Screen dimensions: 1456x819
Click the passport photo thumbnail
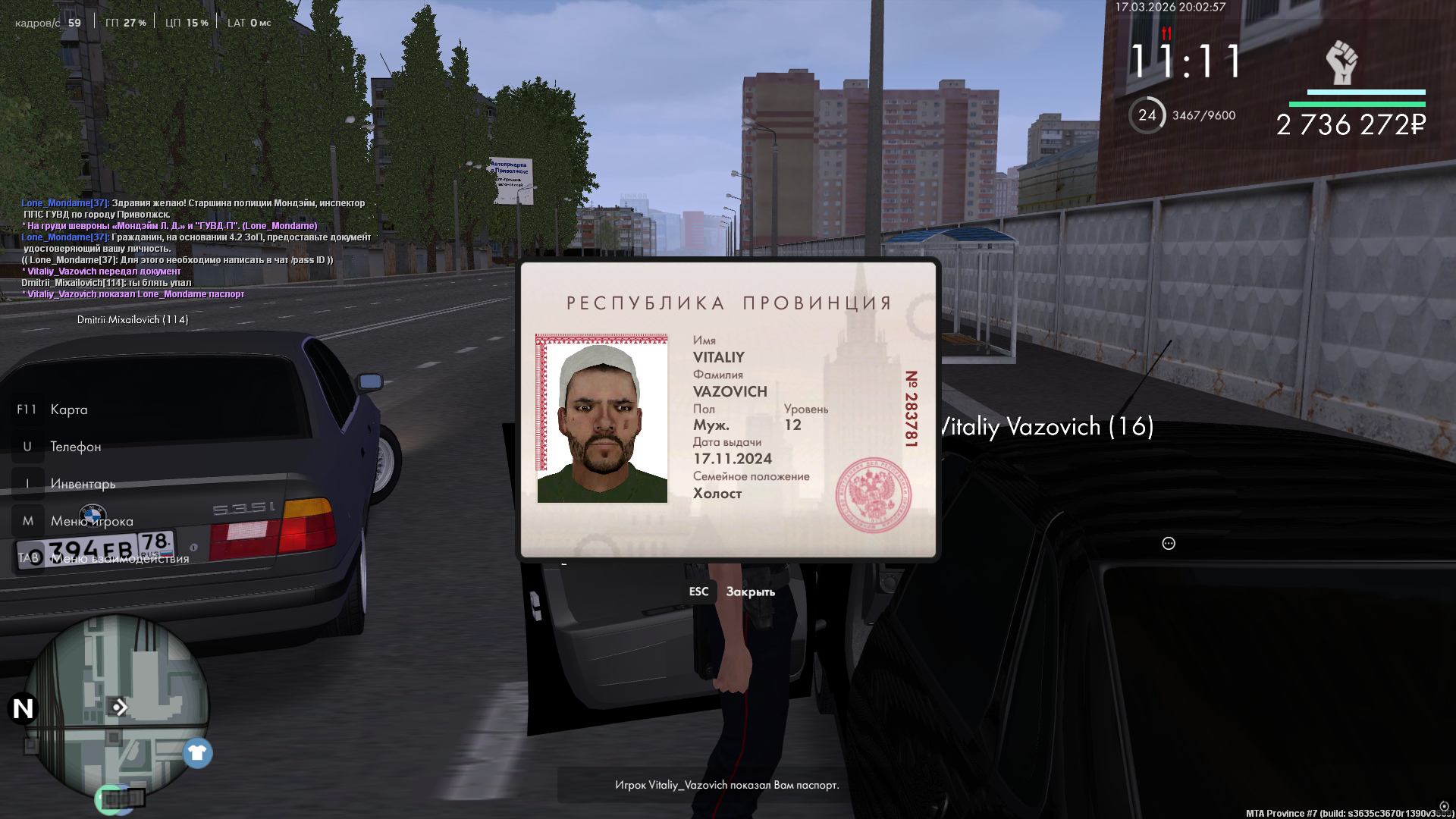coord(602,419)
